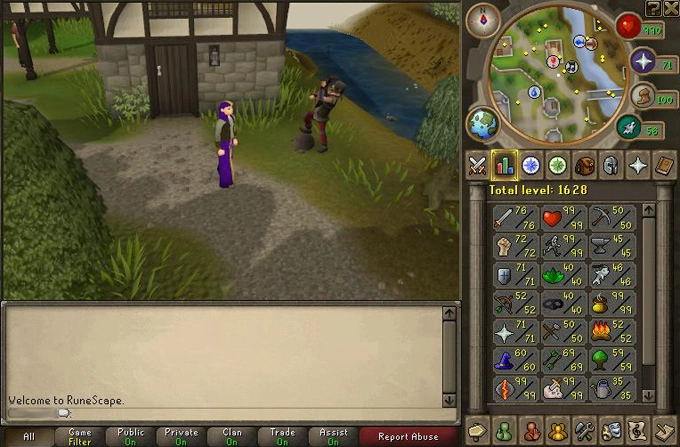Open the world map globe
The image size is (680, 447).
483,123
